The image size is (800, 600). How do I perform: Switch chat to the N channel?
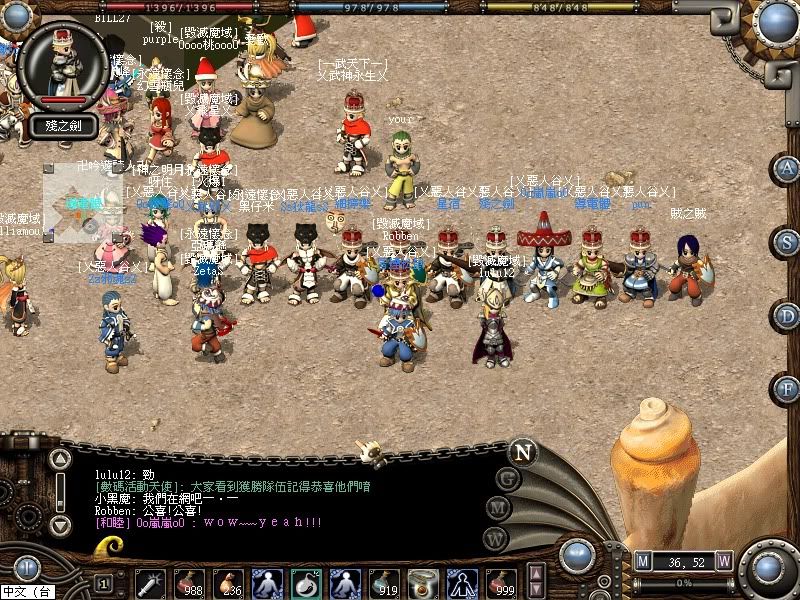click(x=523, y=452)
